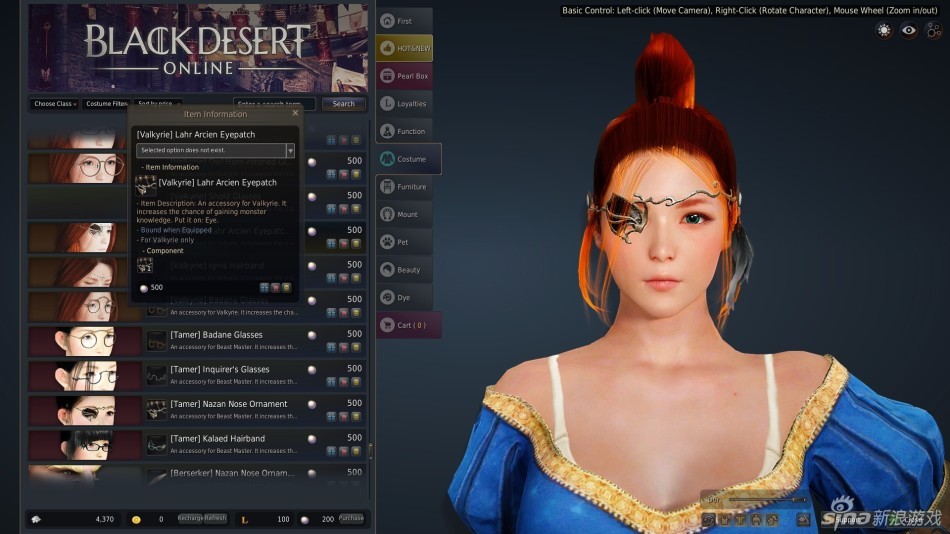Choose the Pet category tab
This screenshot has width=950, height=534.
pyautogui.click(x=404, y=242)
